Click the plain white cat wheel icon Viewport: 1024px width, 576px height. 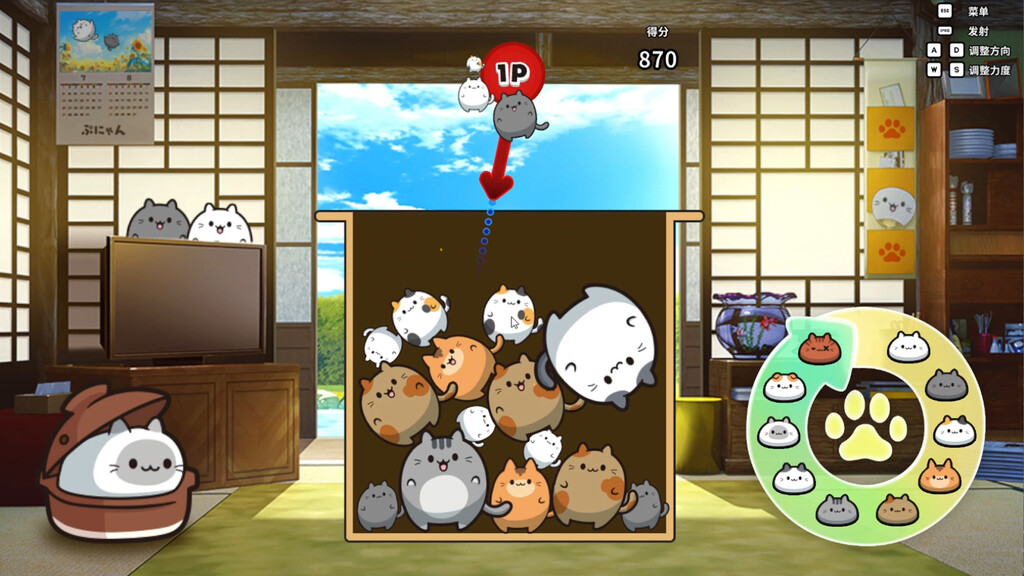pos(908,346)
